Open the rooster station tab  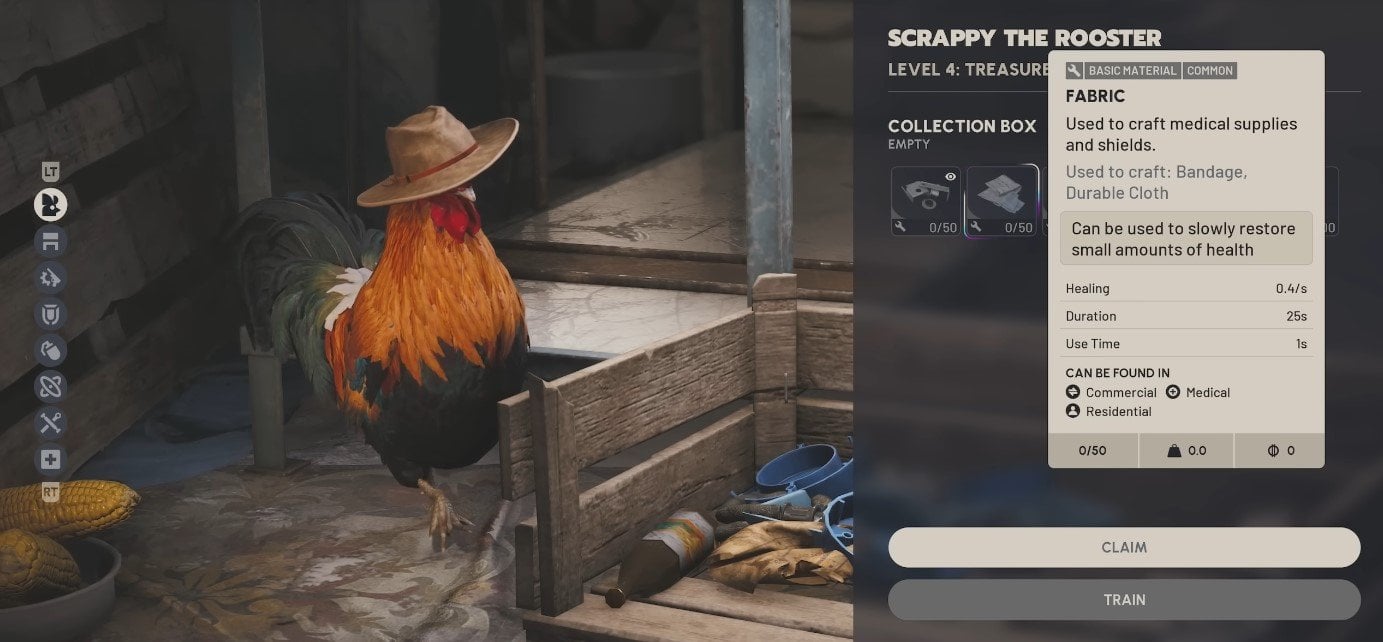tap(50, 205)
